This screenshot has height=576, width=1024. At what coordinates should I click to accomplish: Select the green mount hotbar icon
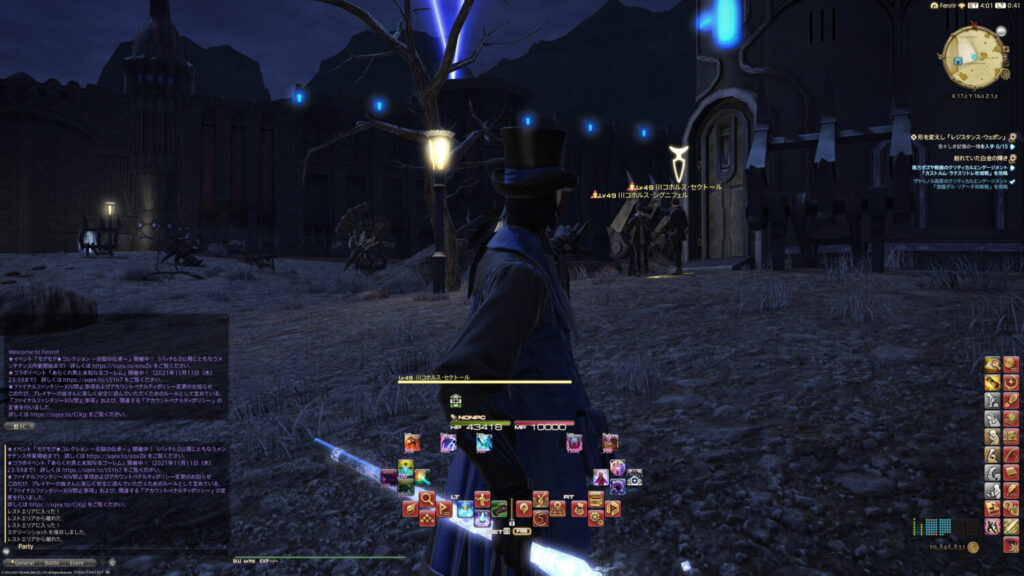[x=499, y=508]
